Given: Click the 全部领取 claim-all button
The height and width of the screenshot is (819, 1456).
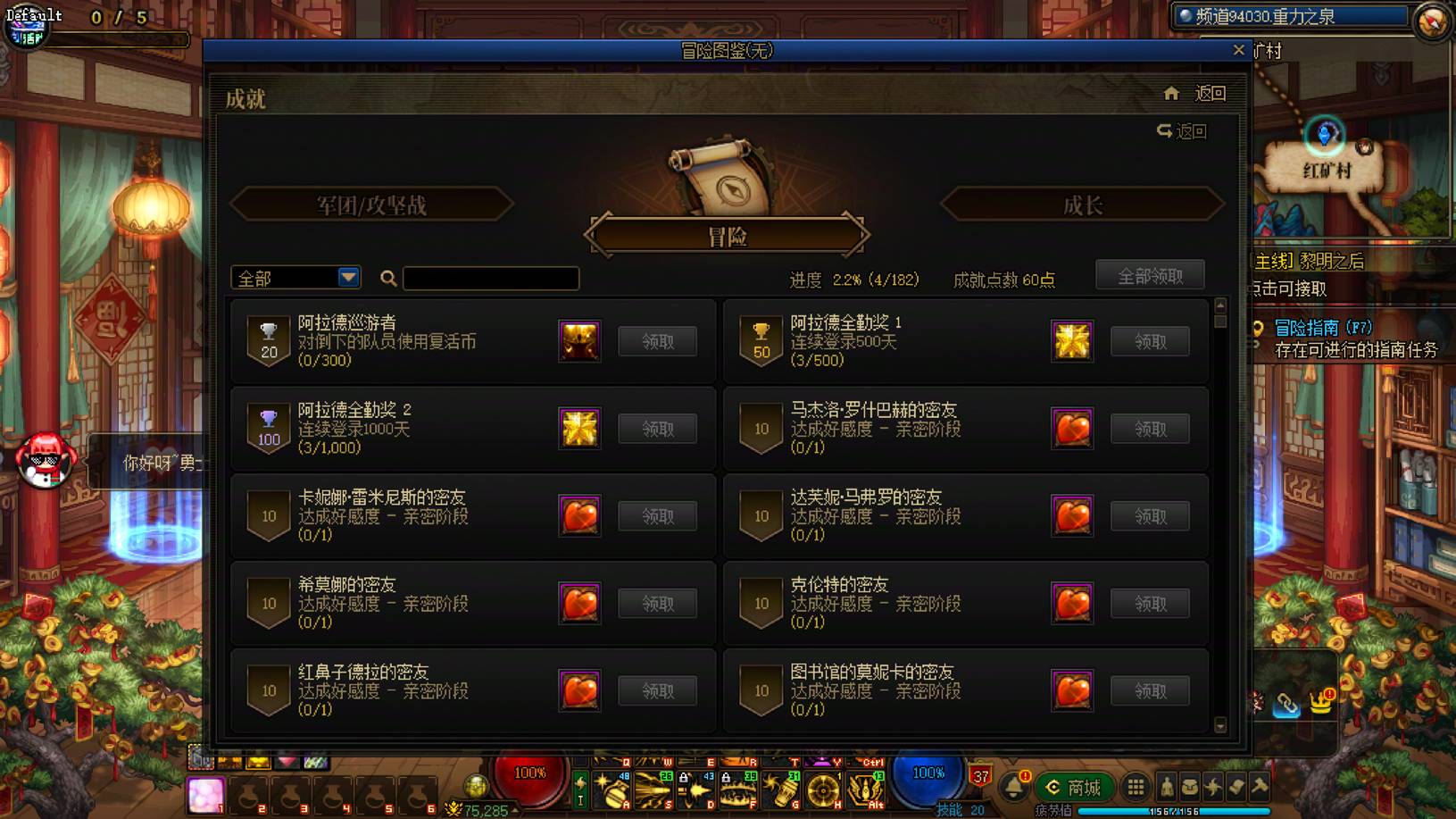Looking at the screenshot, I should (x=1150, y=274).
